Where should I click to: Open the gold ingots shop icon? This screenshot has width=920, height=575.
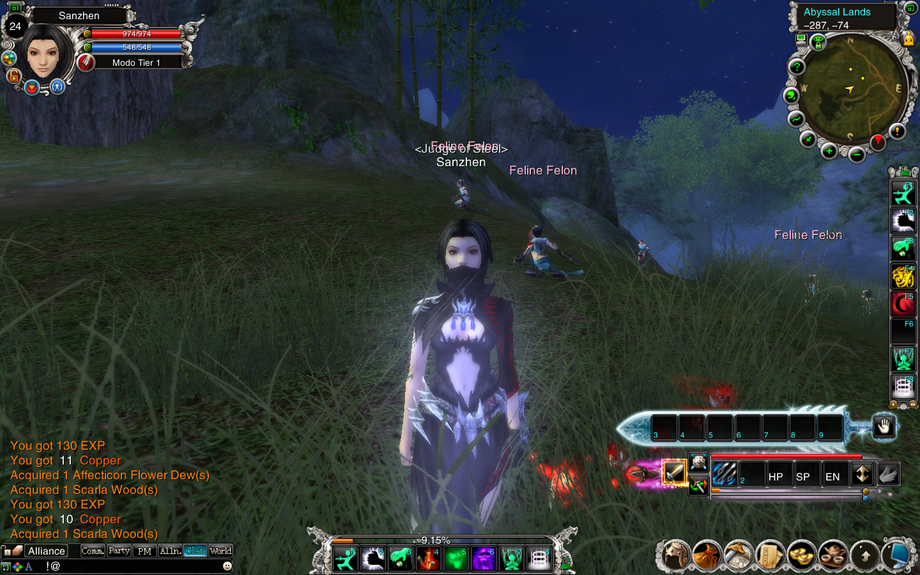(x=801, y=553)
